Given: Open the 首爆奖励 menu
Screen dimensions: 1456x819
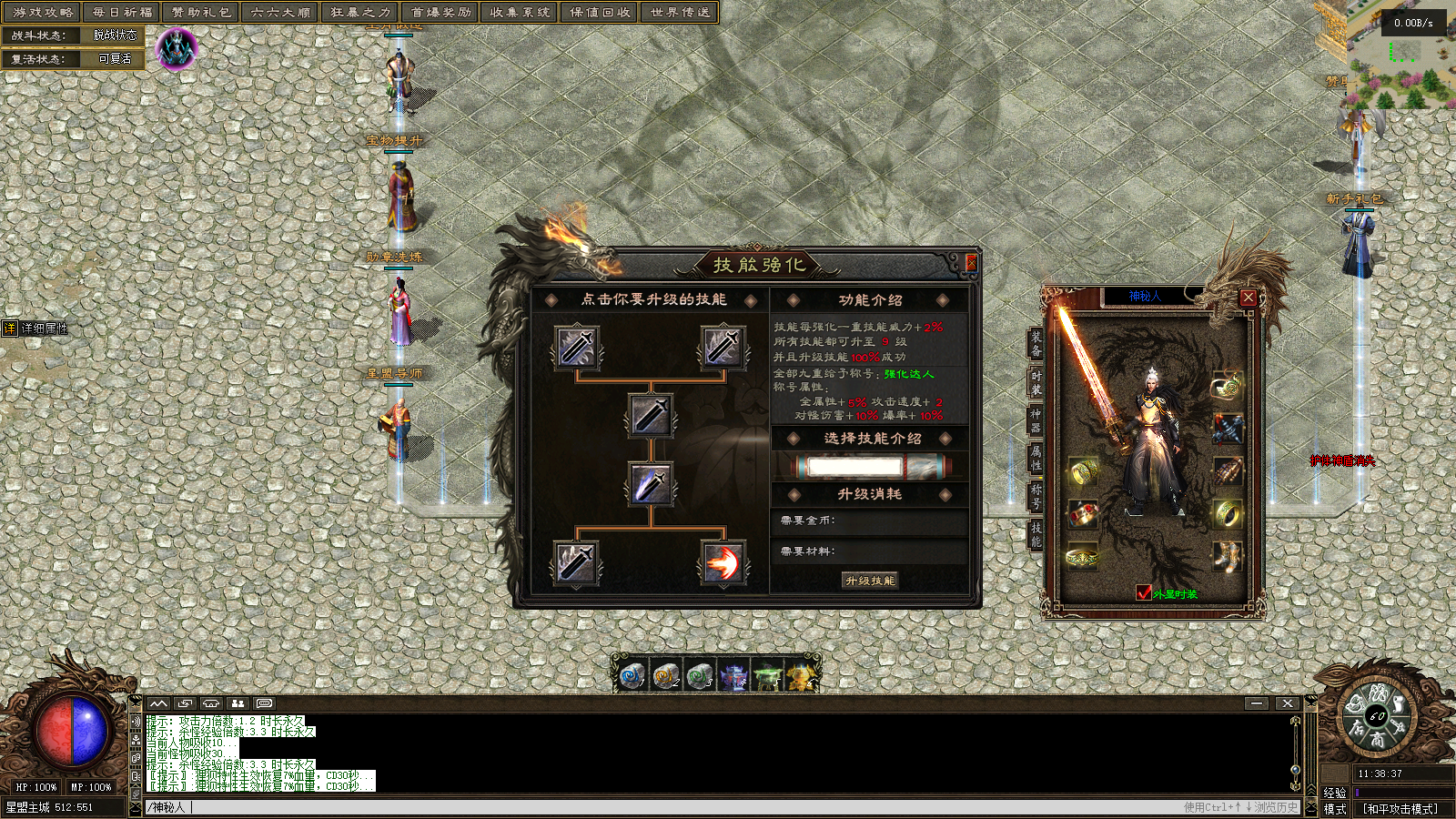Looking at the screenshot, I should pos(440,13).
